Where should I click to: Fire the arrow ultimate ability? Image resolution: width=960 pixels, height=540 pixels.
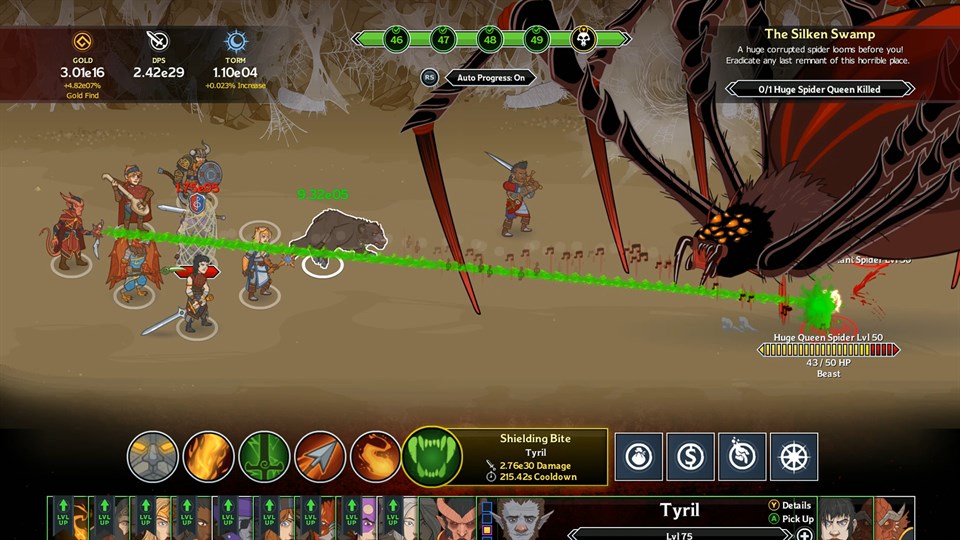320,457
